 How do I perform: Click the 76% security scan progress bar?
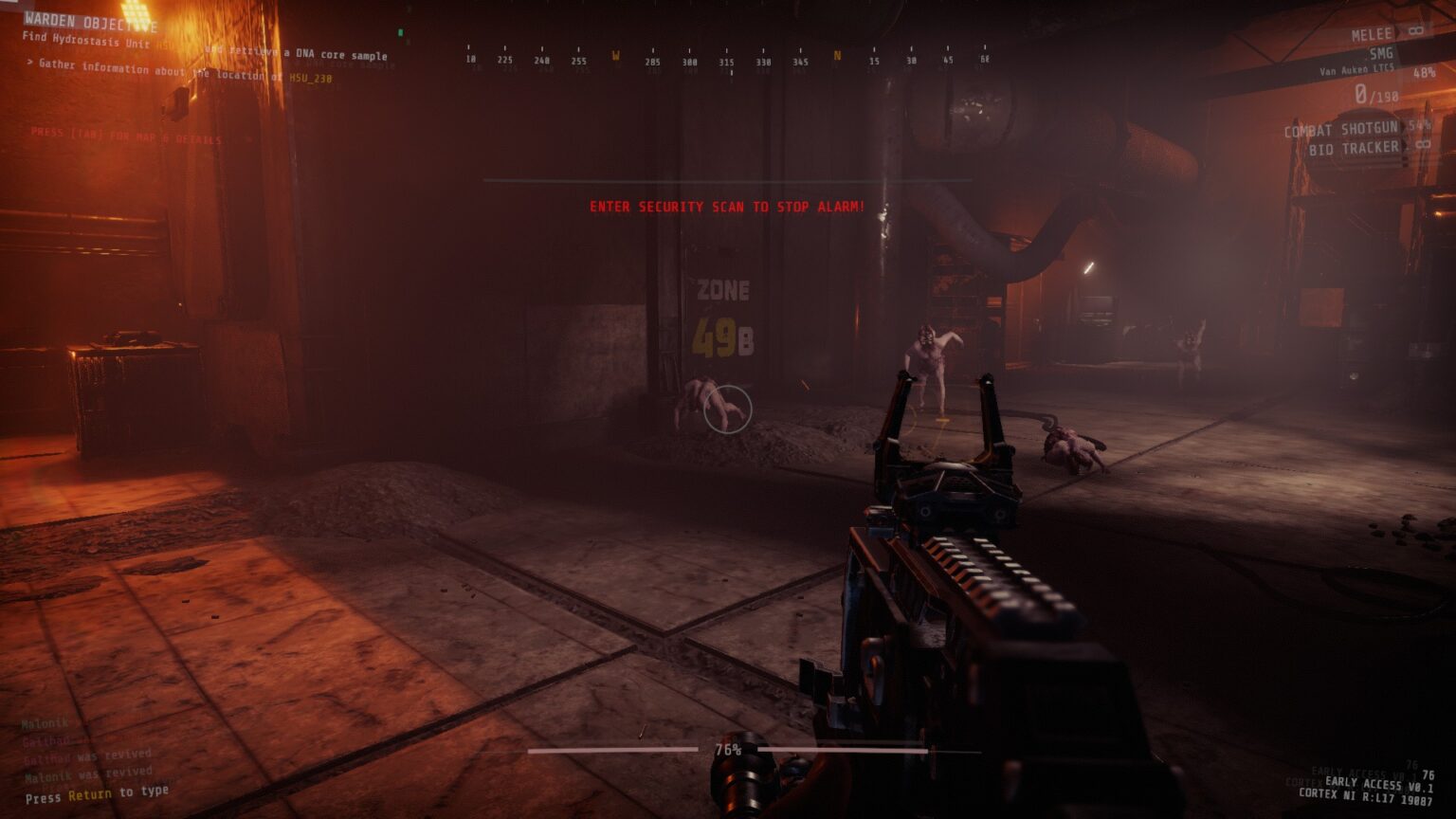[727, 750]
